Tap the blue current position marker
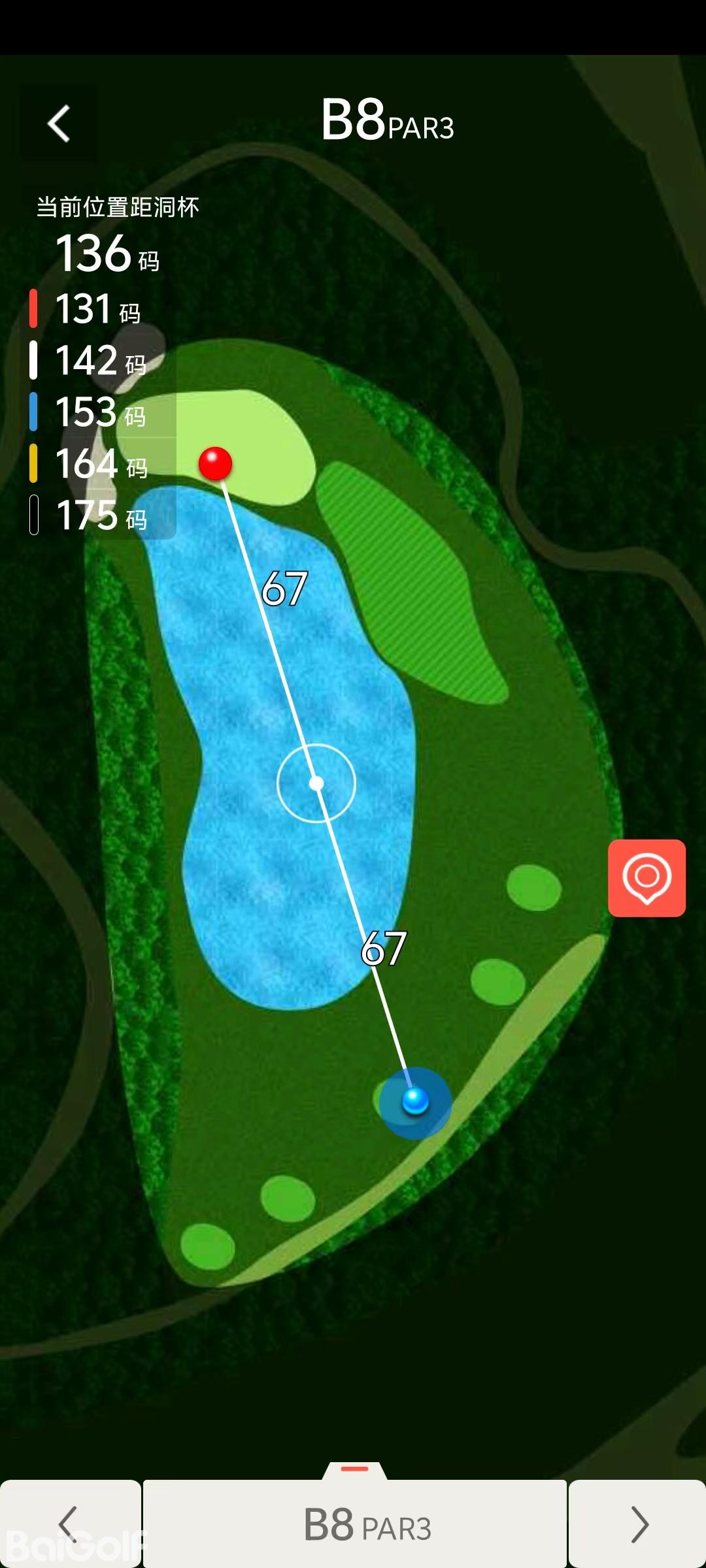The height and width of the screenshot is (1568, 706). click(x=415, y=1102)
